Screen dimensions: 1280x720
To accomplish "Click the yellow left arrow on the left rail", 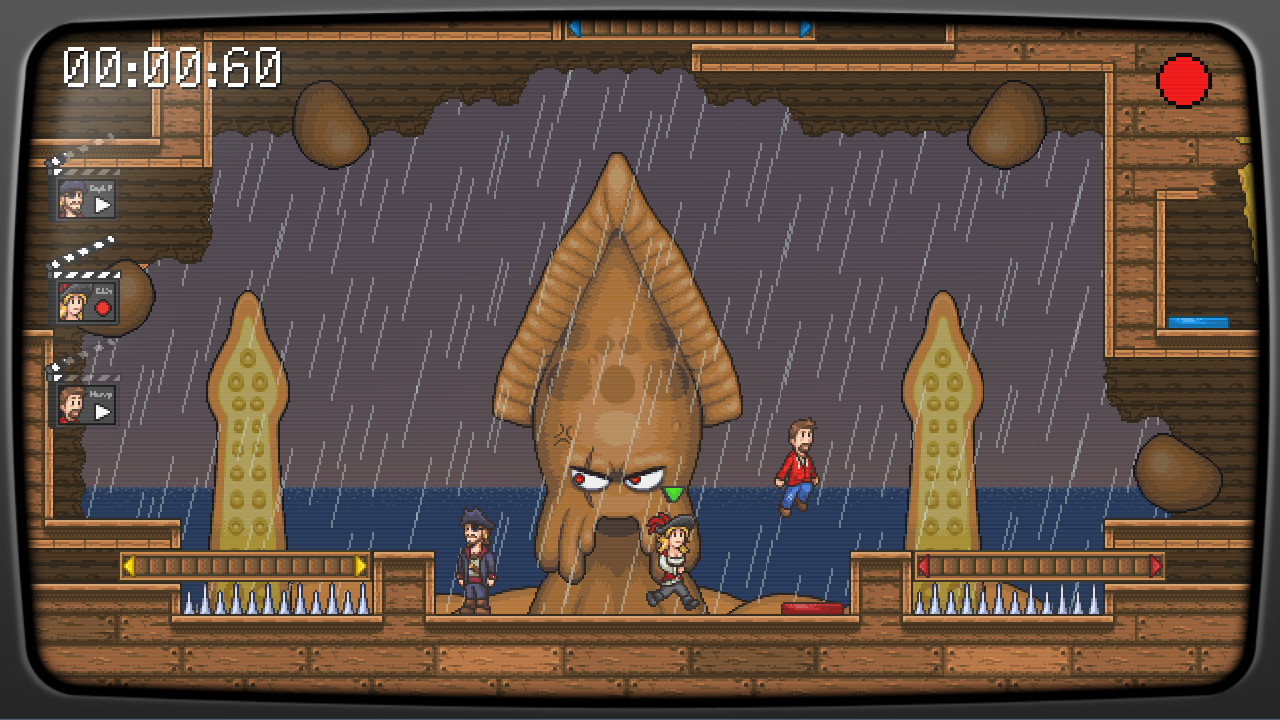I will (x=131, y=566).
